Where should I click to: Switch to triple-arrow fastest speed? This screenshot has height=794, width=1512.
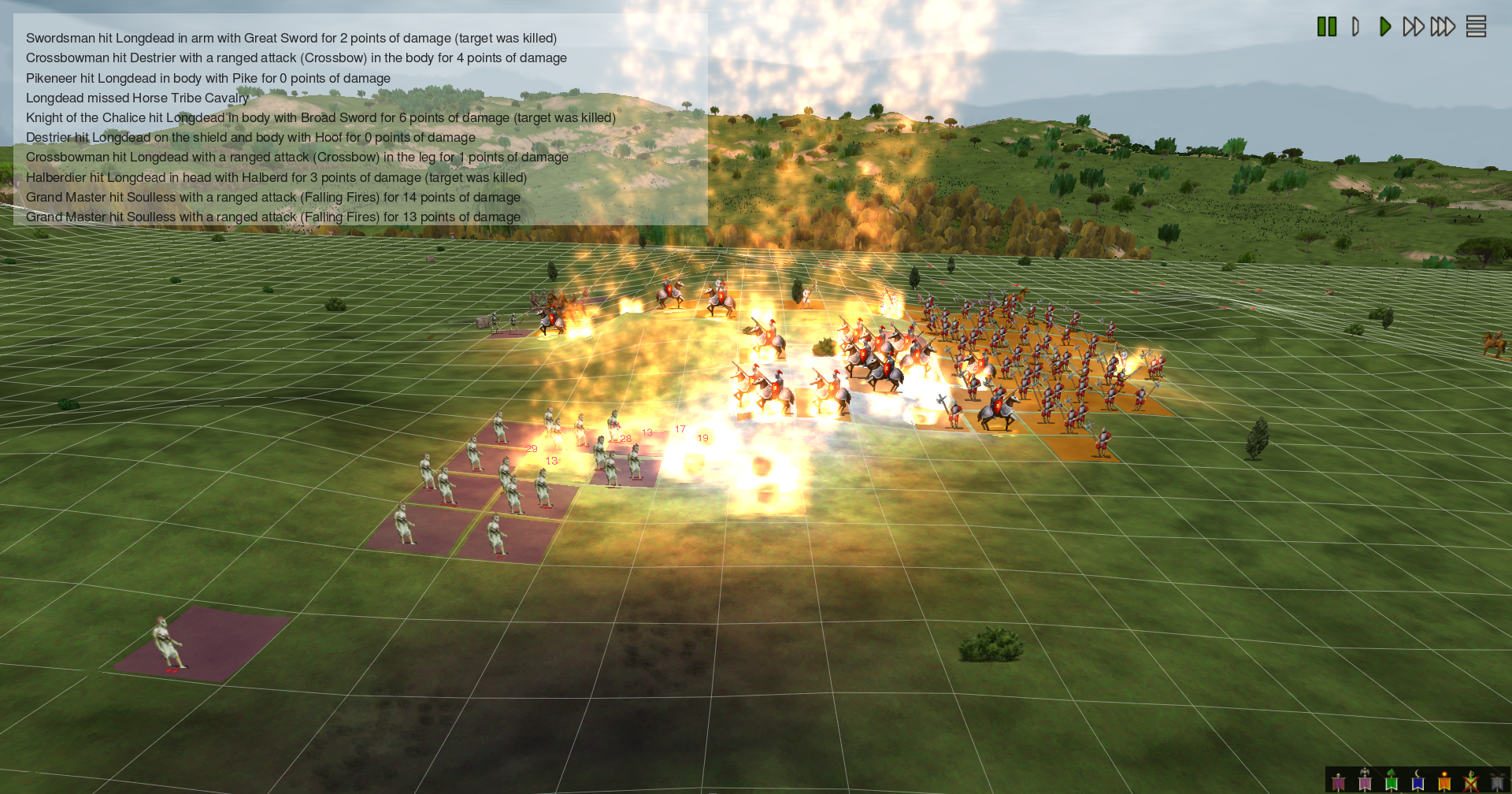click(x=1443, y=27)
